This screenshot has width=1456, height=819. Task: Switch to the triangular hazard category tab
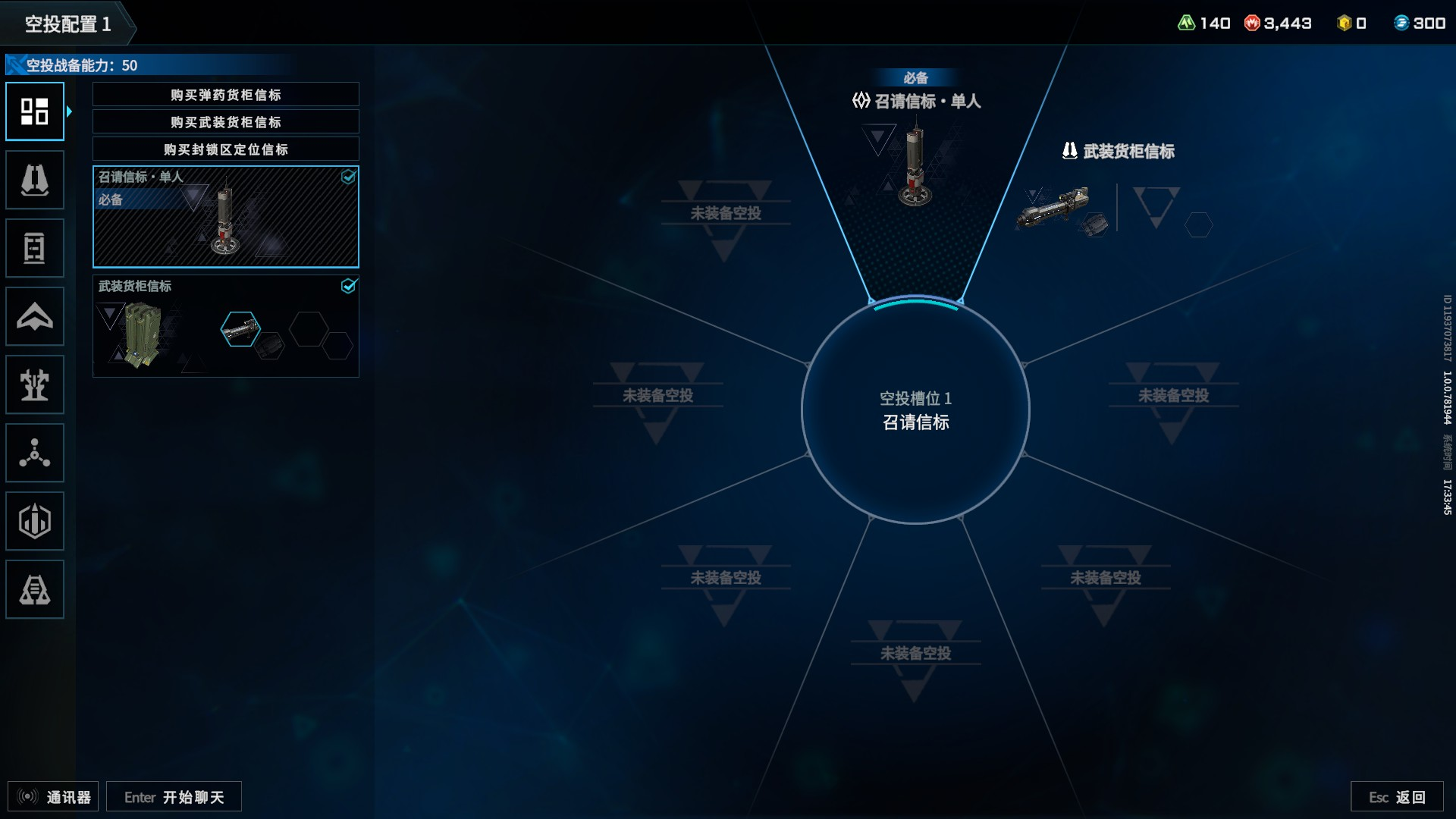(x=35, y=589)
